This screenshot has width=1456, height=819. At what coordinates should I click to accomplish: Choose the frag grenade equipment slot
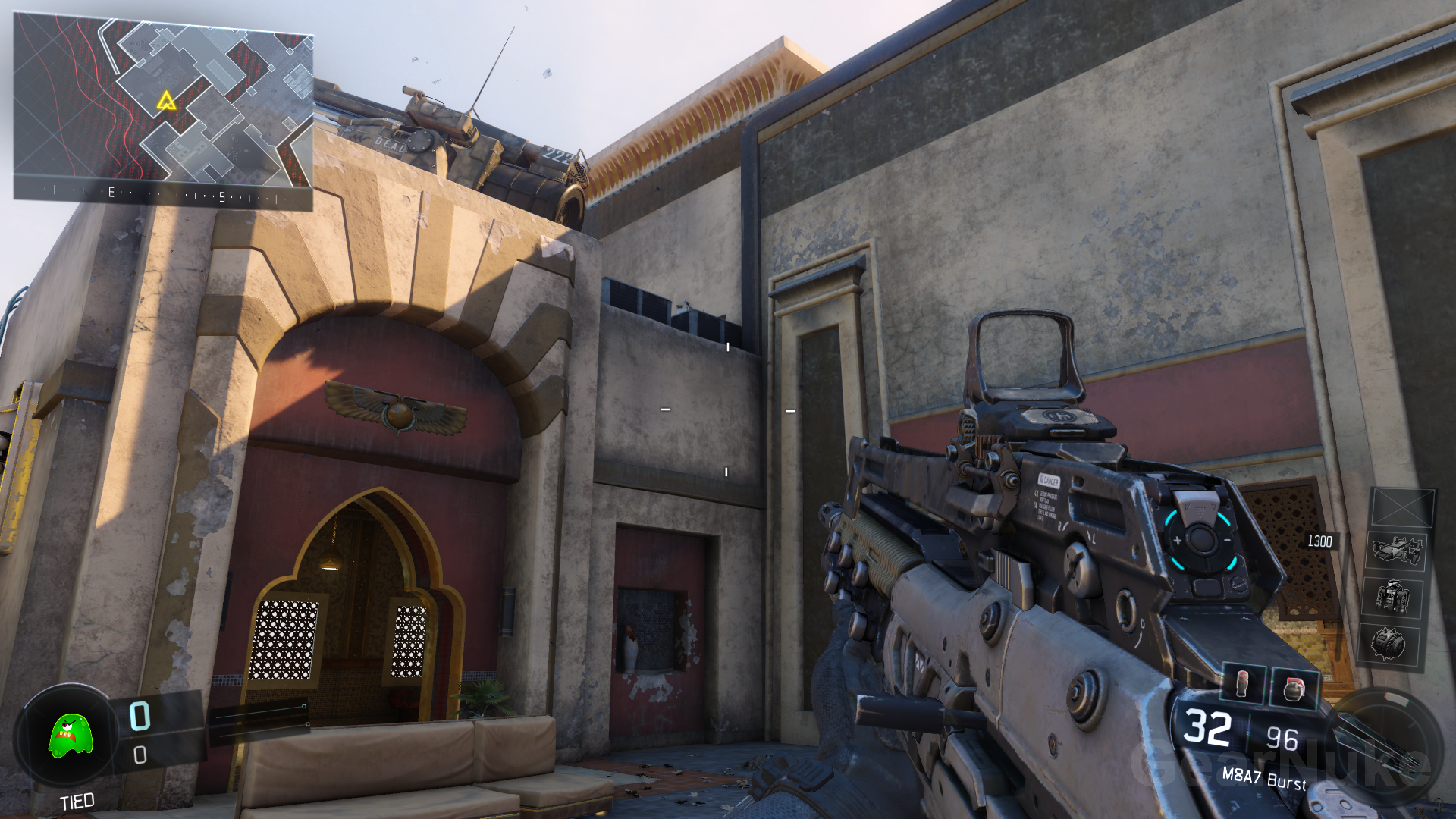tap(1294, 689)
